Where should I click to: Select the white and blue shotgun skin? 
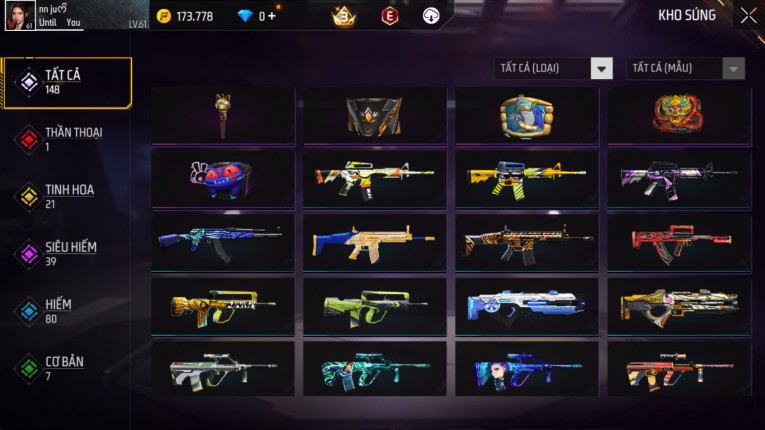pos(527,305)
